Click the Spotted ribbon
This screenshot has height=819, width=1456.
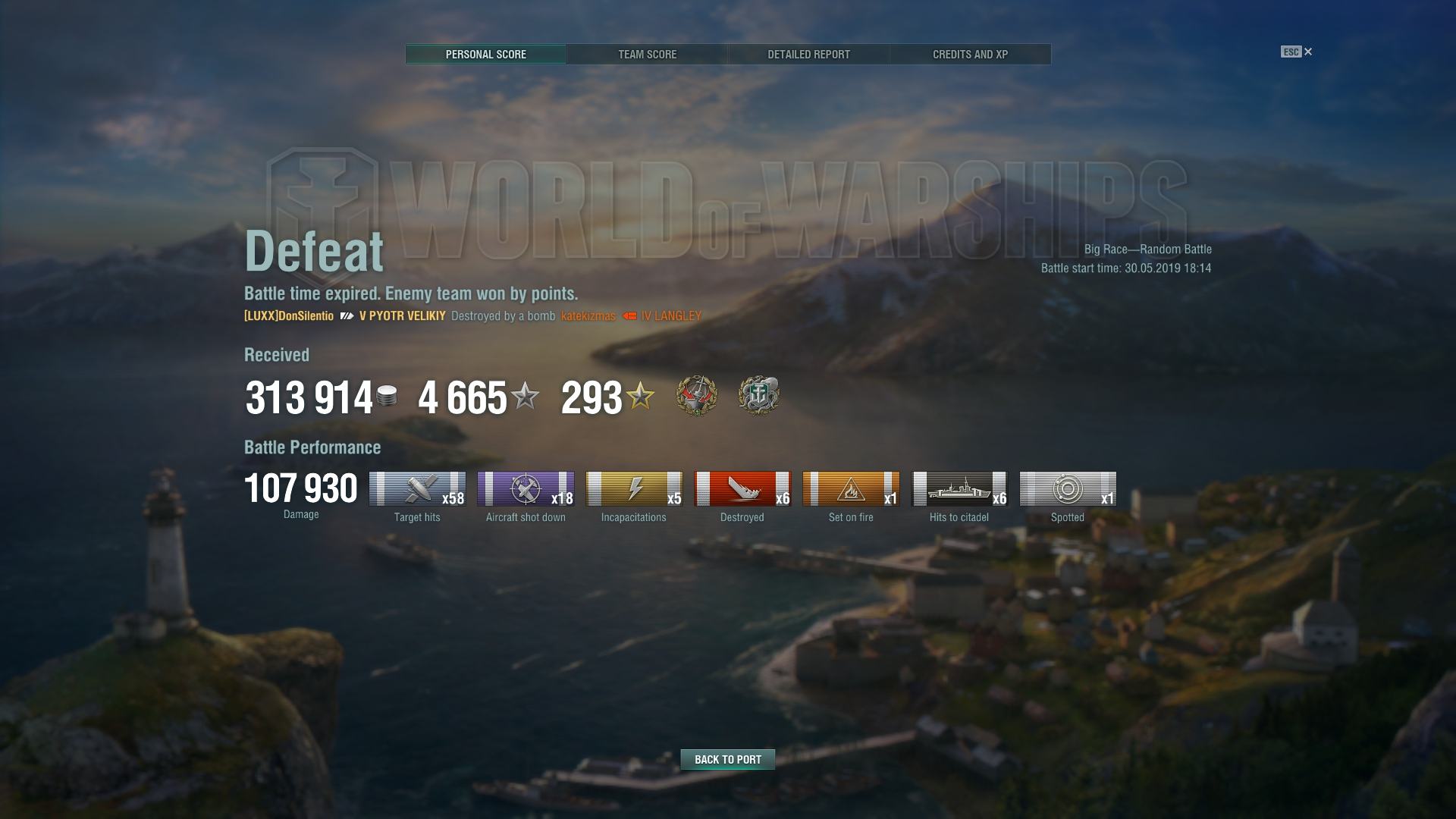[x=1068, y=489]
